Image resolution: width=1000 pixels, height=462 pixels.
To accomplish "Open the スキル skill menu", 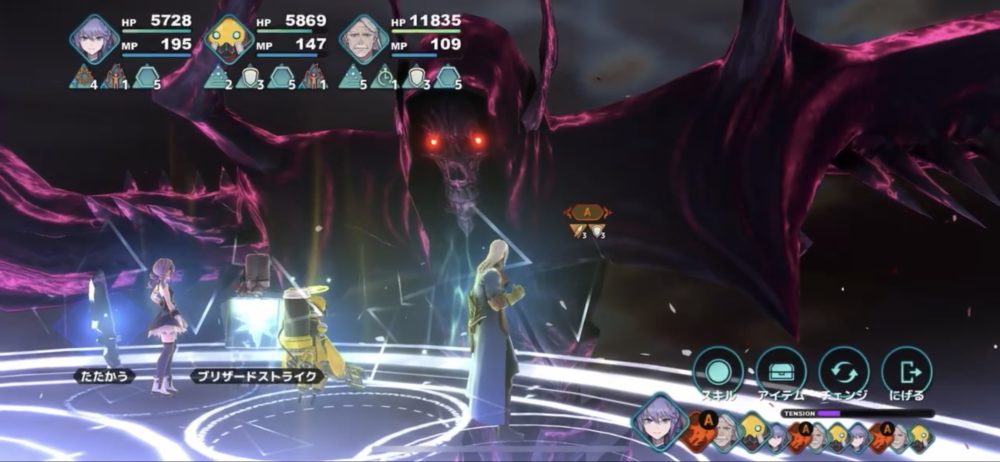I will click(x=718, y=371).
